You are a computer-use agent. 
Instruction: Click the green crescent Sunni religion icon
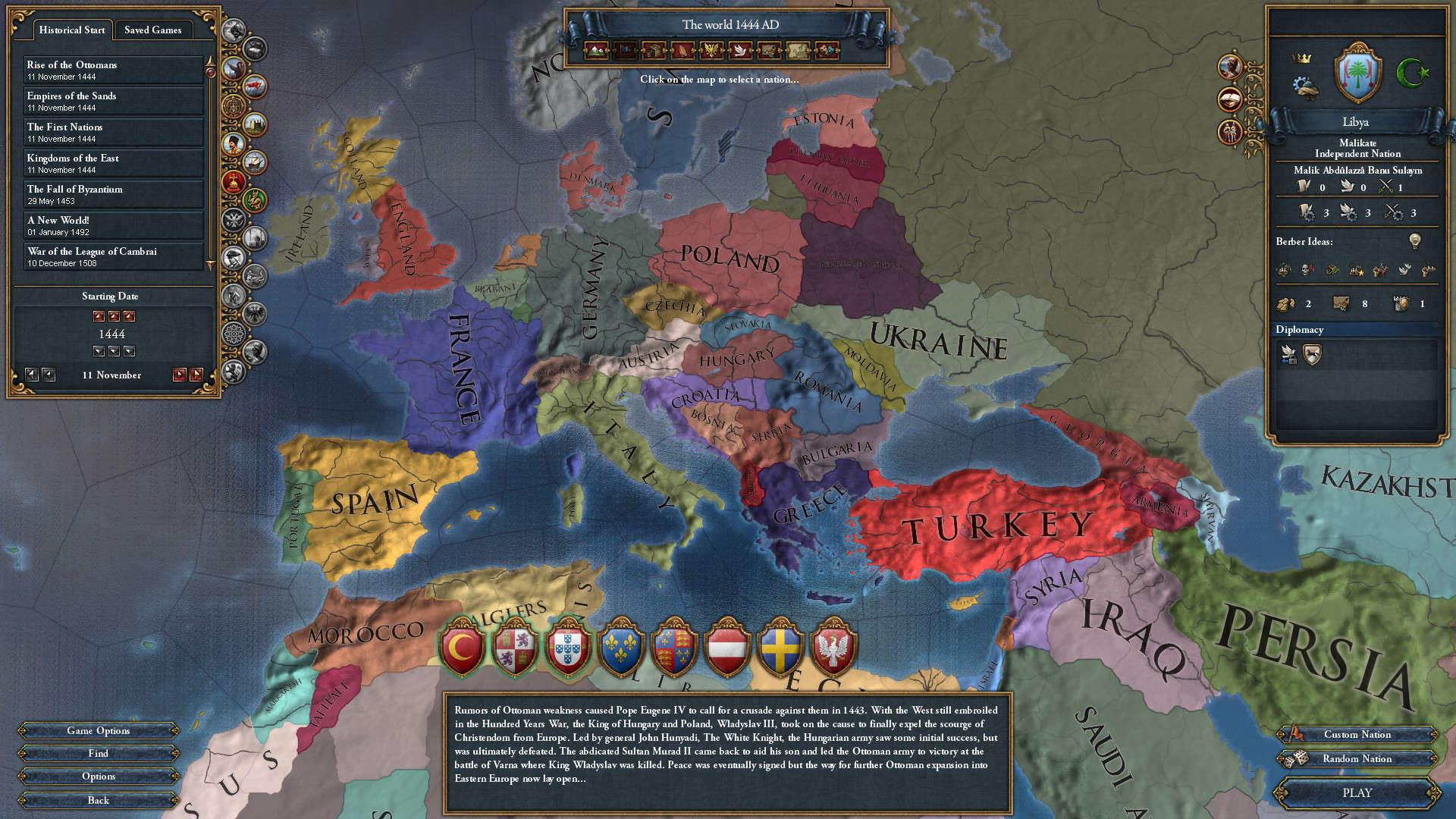(1412, 73)
